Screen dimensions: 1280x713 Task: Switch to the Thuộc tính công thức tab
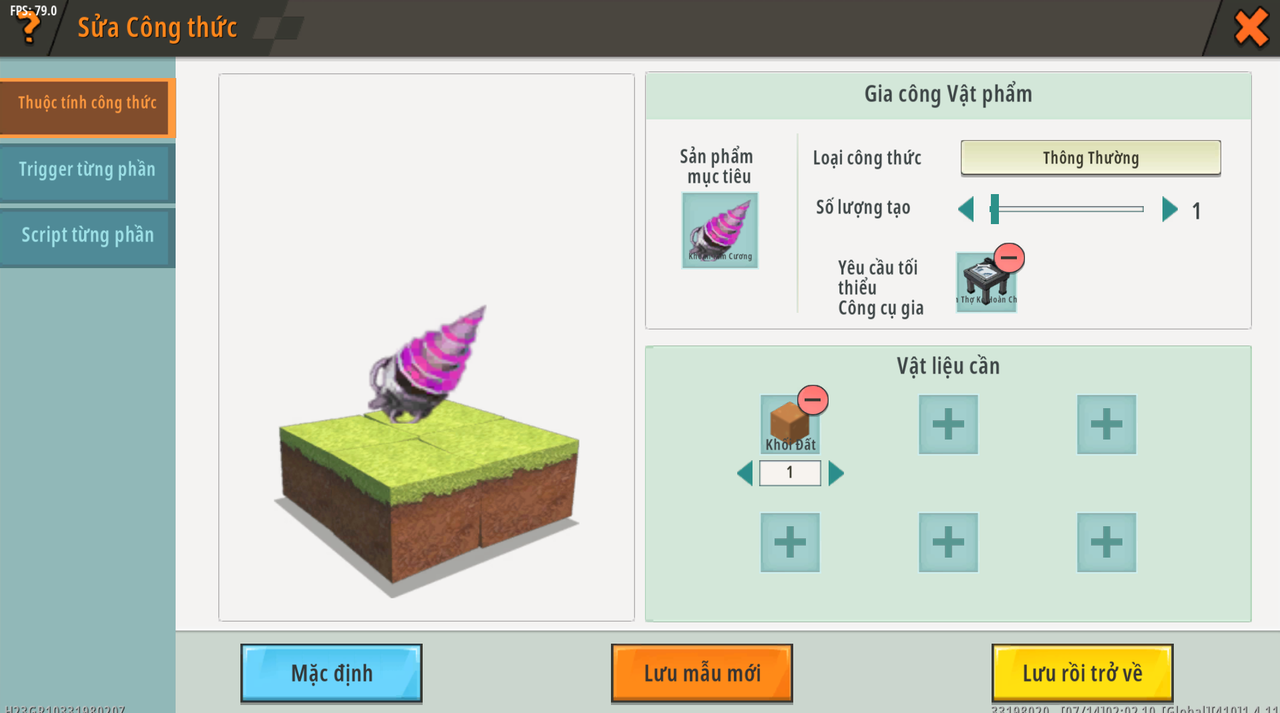point(87,103)
